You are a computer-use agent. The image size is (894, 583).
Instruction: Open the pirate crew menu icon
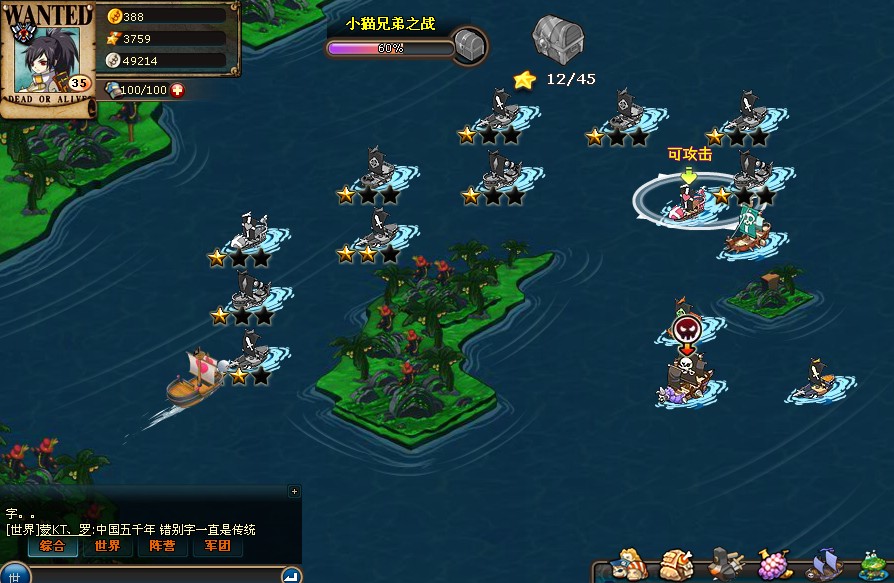pyautogui.click(x=628, y=564)
